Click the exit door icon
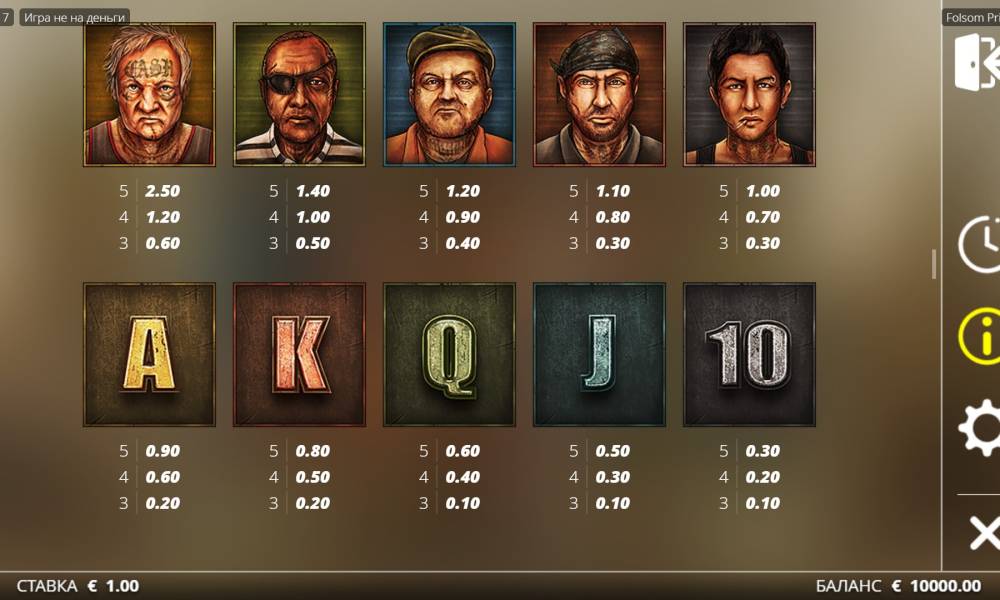Viewport: 1000px width, 600px height. 976,62
